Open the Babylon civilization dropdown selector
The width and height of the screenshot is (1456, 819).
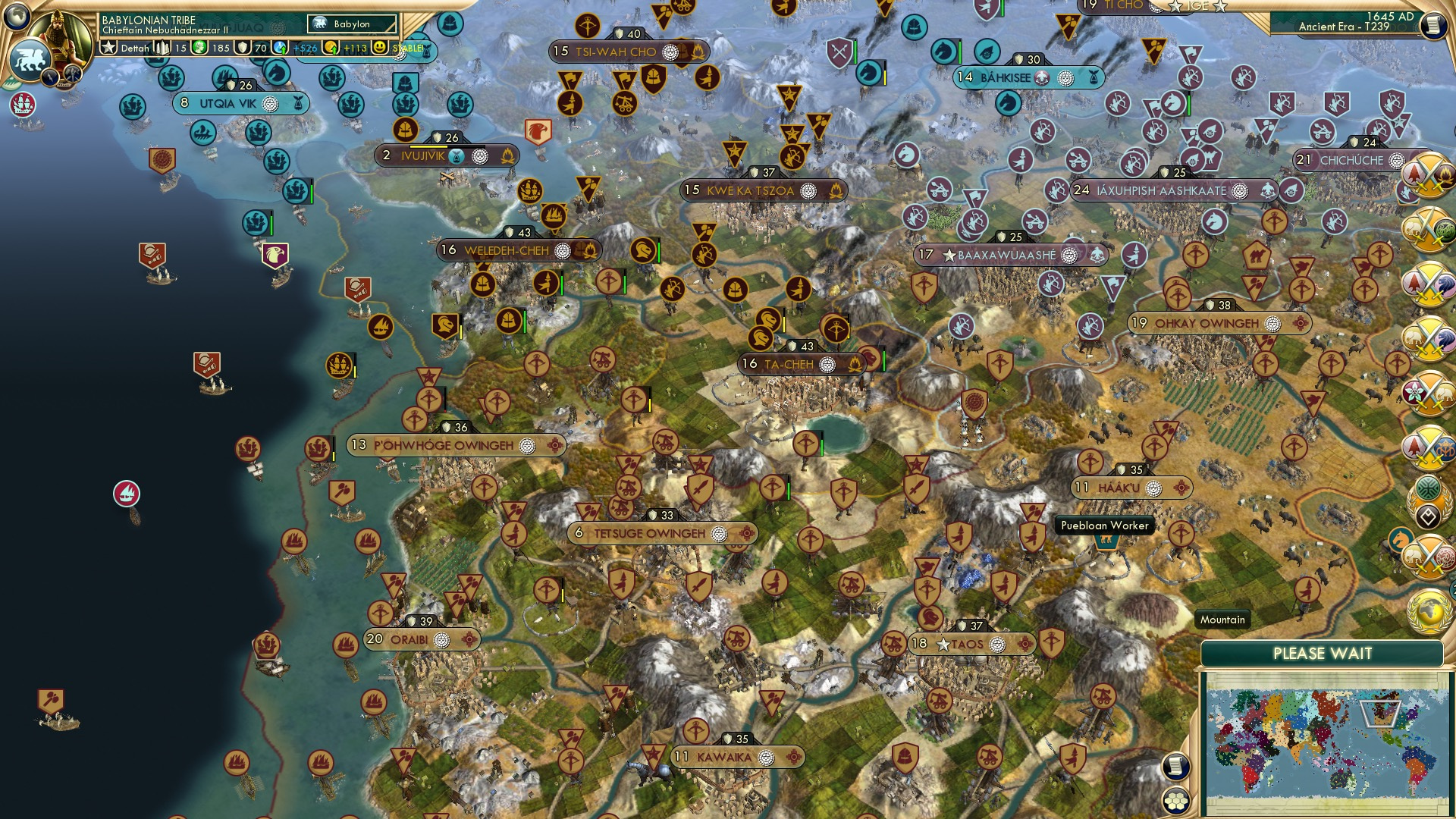pyautogui.click(x=350, y=24)
